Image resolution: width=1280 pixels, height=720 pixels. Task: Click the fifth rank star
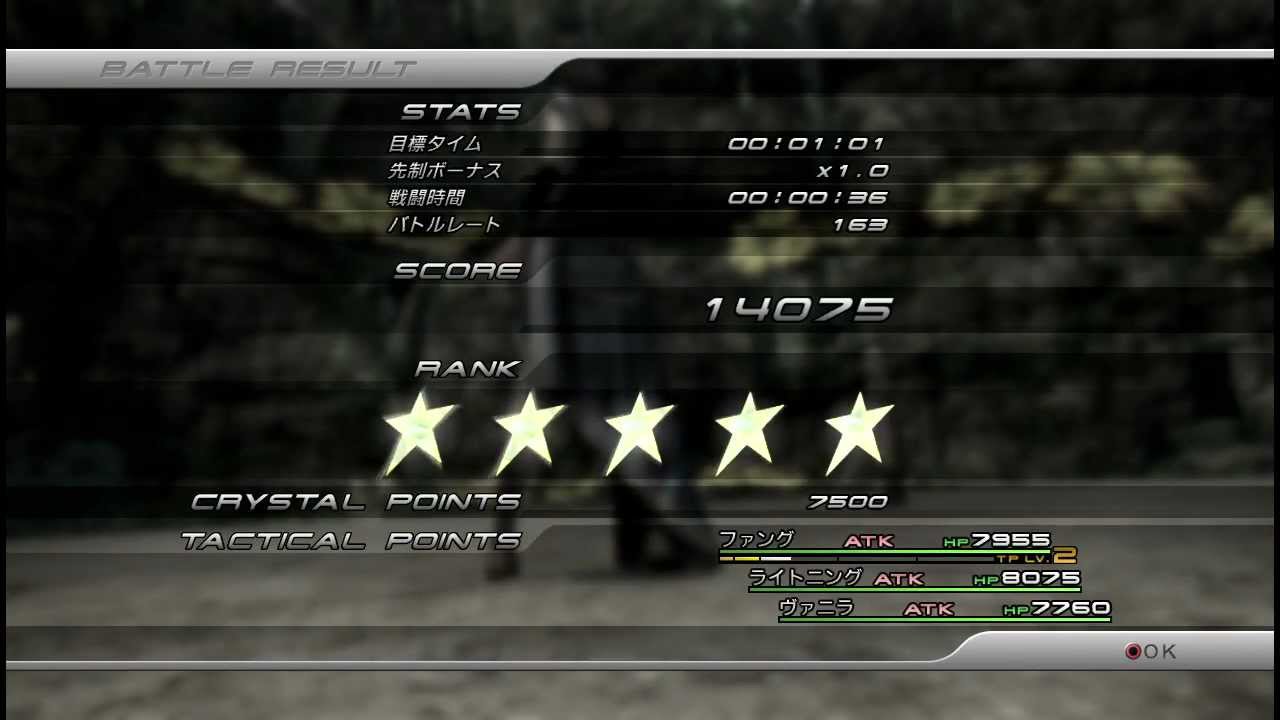click(858, 430)
